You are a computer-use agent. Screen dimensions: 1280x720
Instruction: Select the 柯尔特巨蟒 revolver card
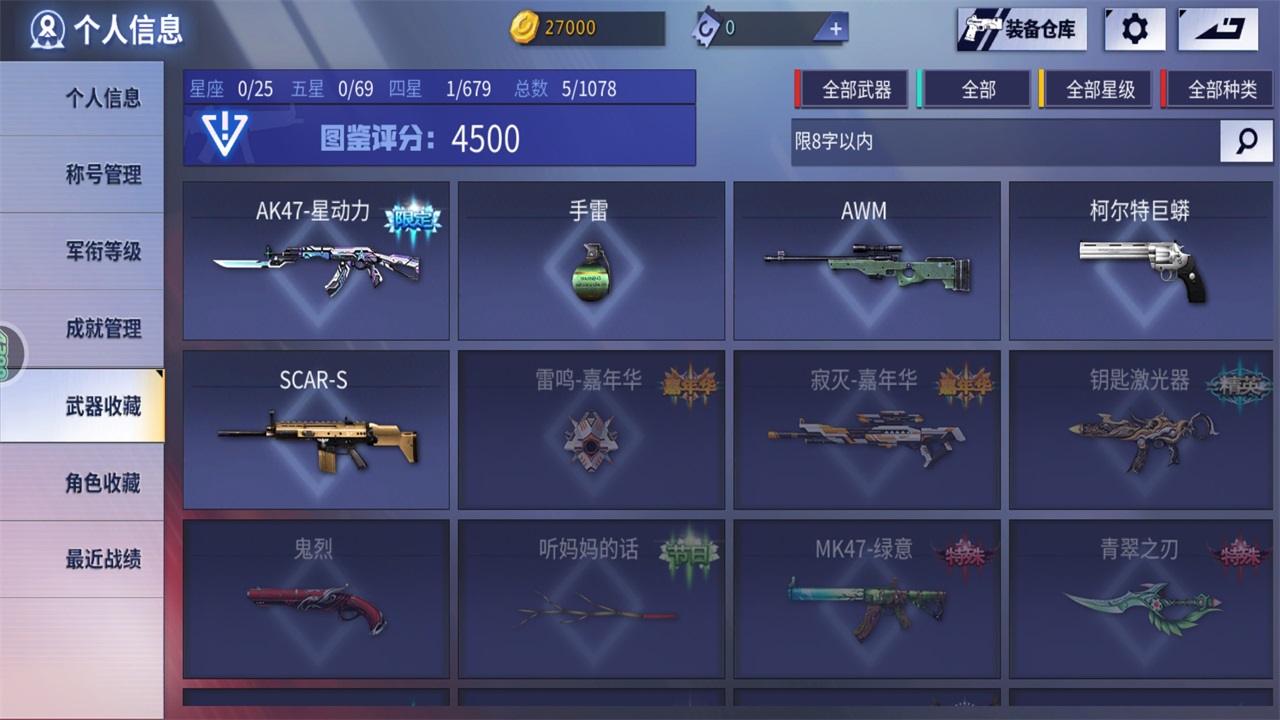coord(1140,261)
